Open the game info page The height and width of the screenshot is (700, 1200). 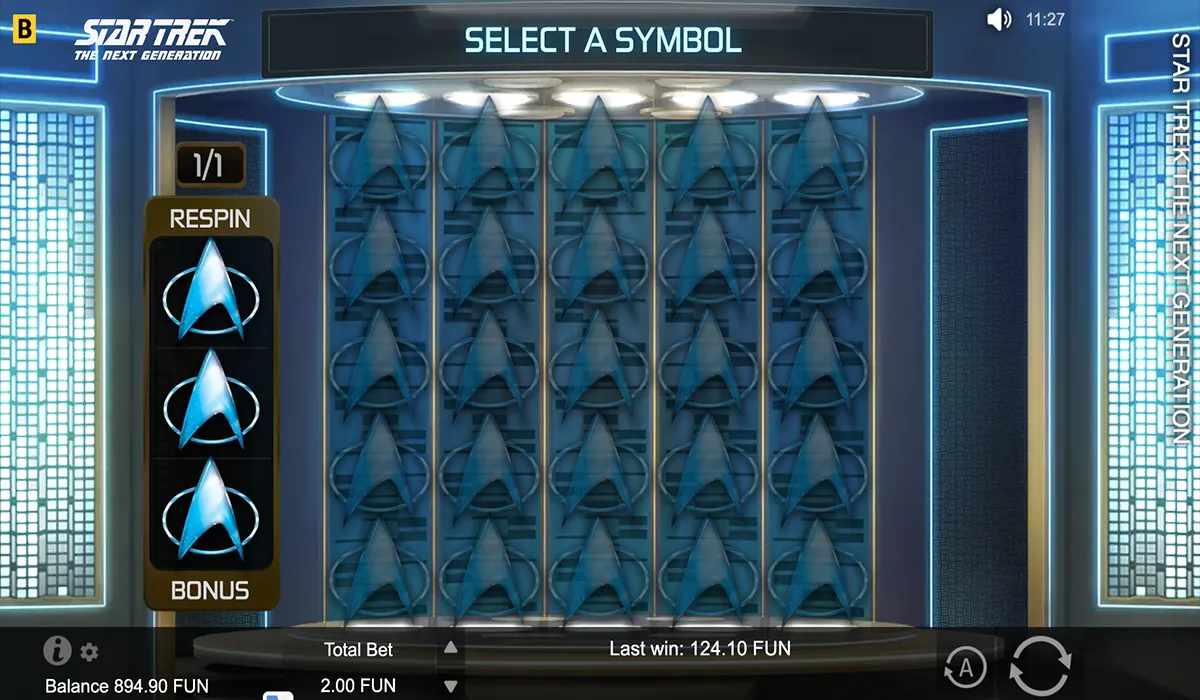[x=57, y=651]
